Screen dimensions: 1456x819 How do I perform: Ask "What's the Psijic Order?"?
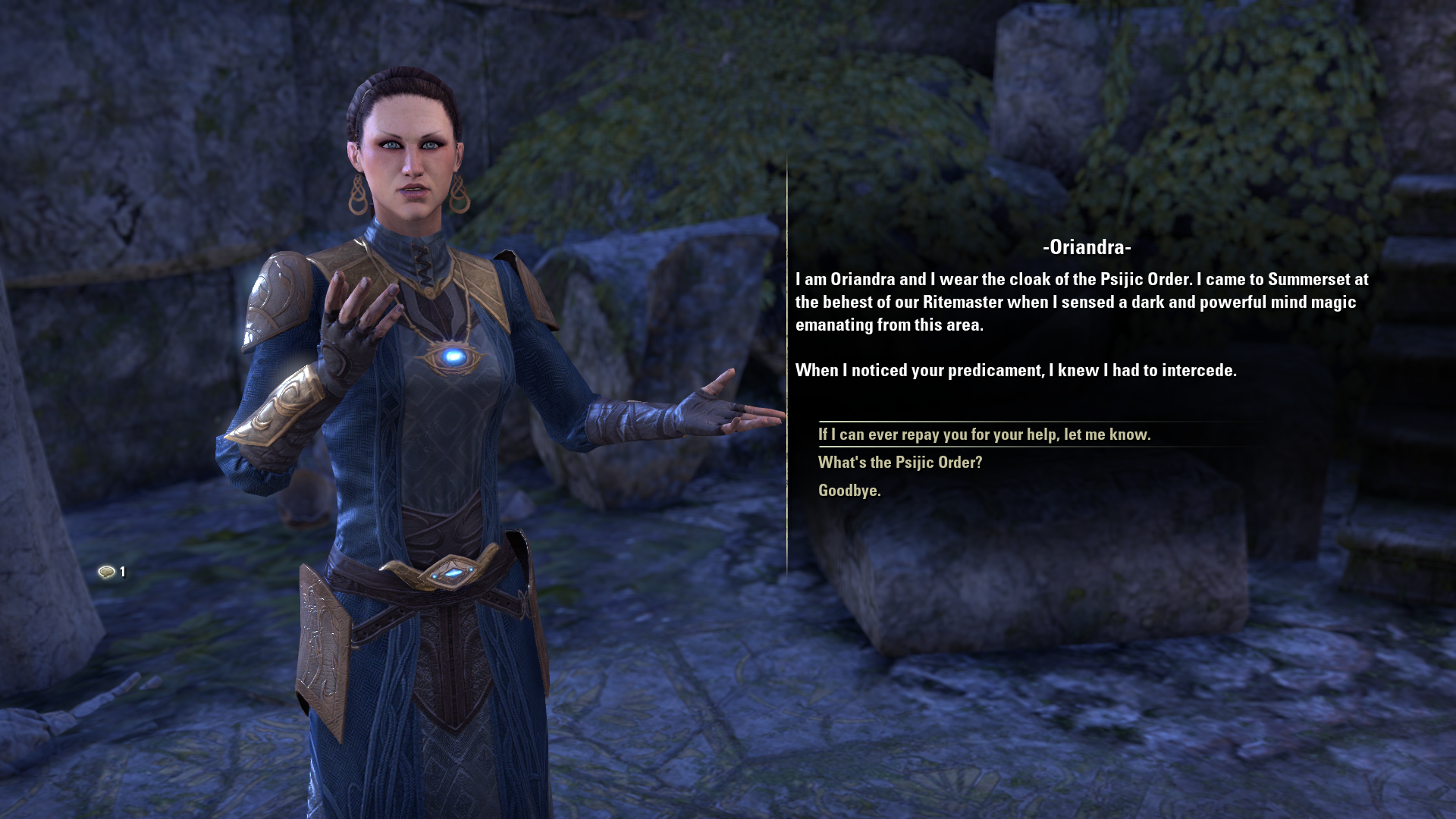[x=899, y=463]
